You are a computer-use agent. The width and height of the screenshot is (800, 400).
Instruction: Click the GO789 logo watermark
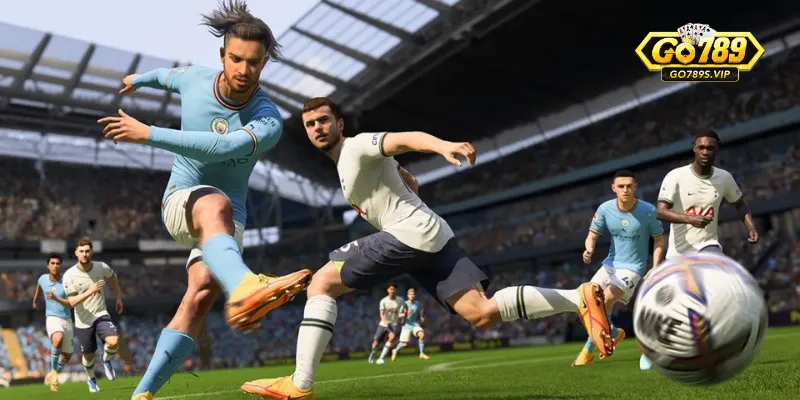(x=699, y=53)
